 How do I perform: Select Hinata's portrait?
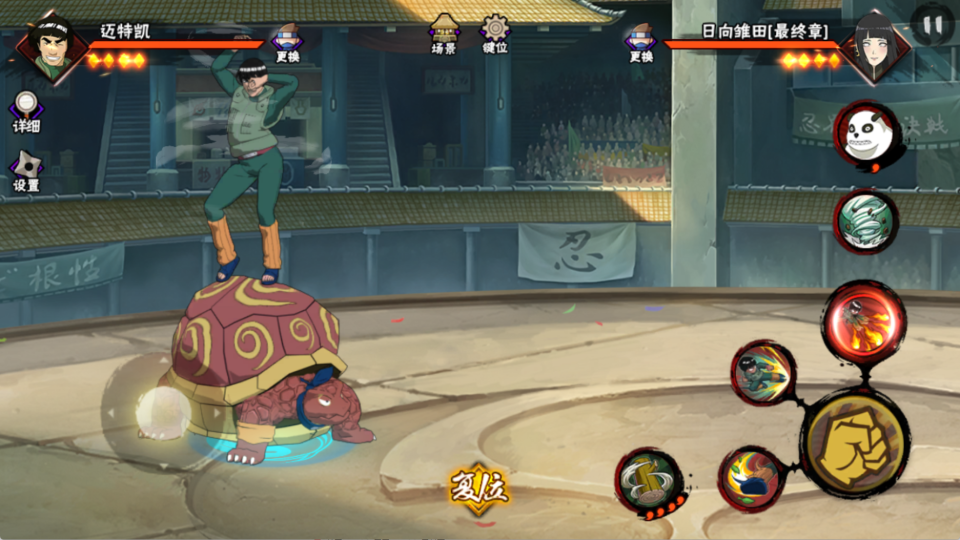[874, 45]
